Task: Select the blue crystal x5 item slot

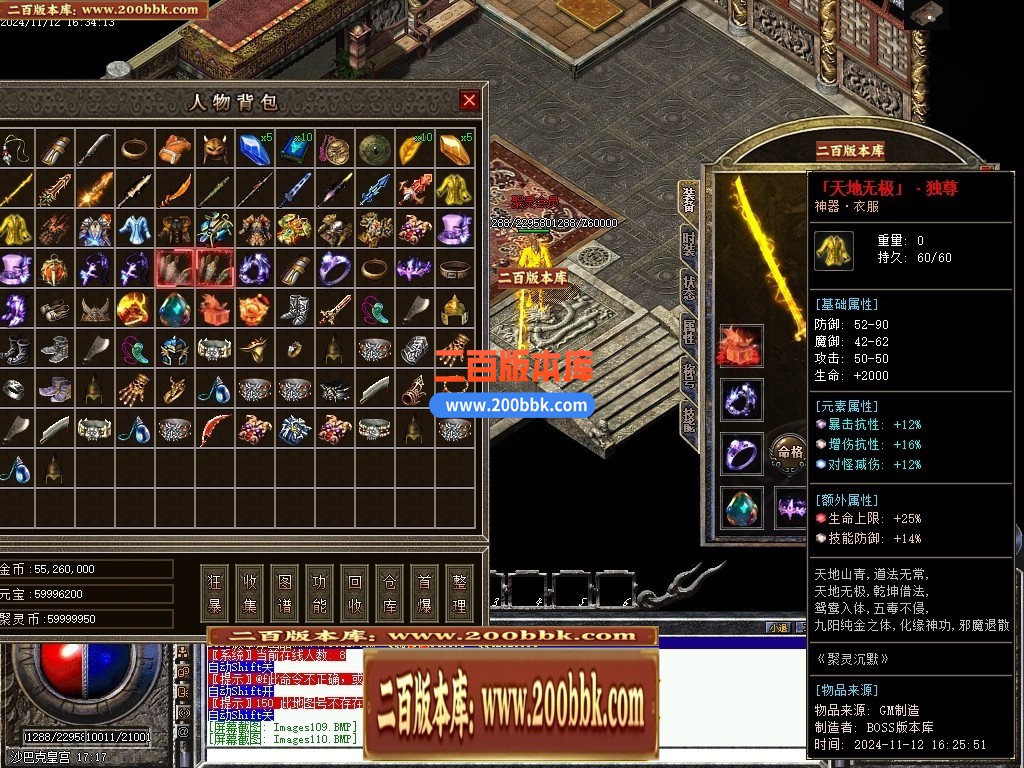Action: coord(253,149)
